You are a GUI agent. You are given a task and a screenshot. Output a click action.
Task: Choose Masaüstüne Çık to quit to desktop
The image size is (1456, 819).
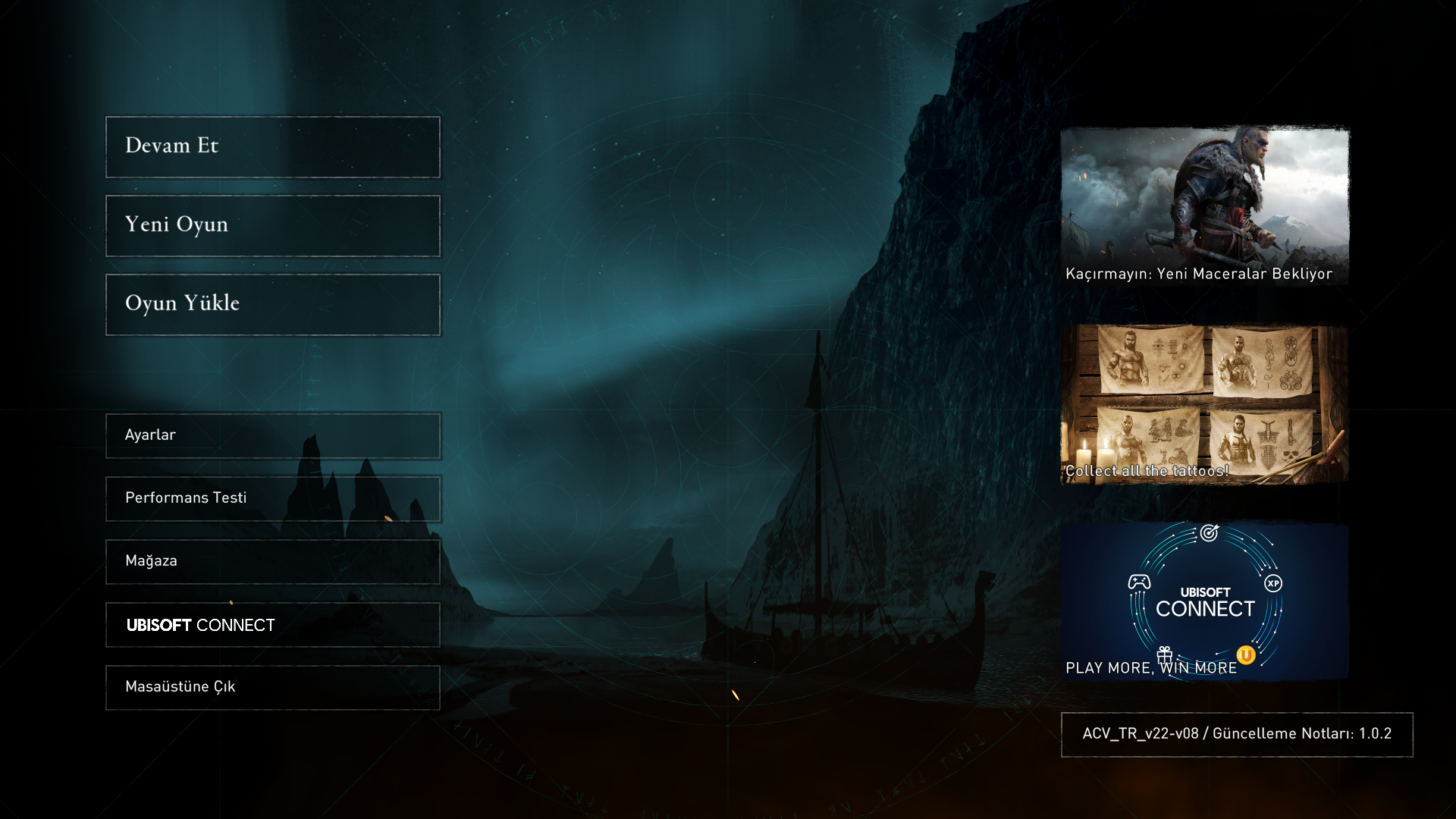273,688
